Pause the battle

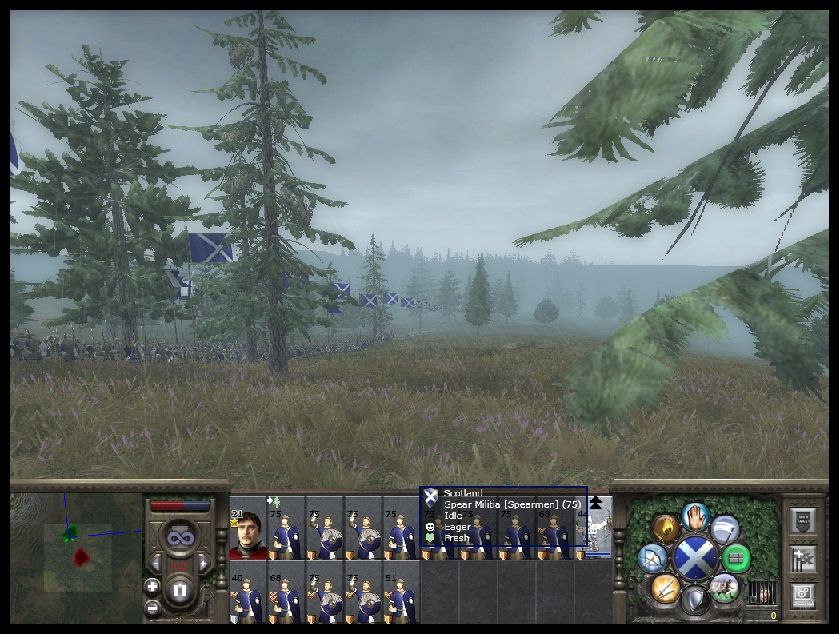click(179, 592)
